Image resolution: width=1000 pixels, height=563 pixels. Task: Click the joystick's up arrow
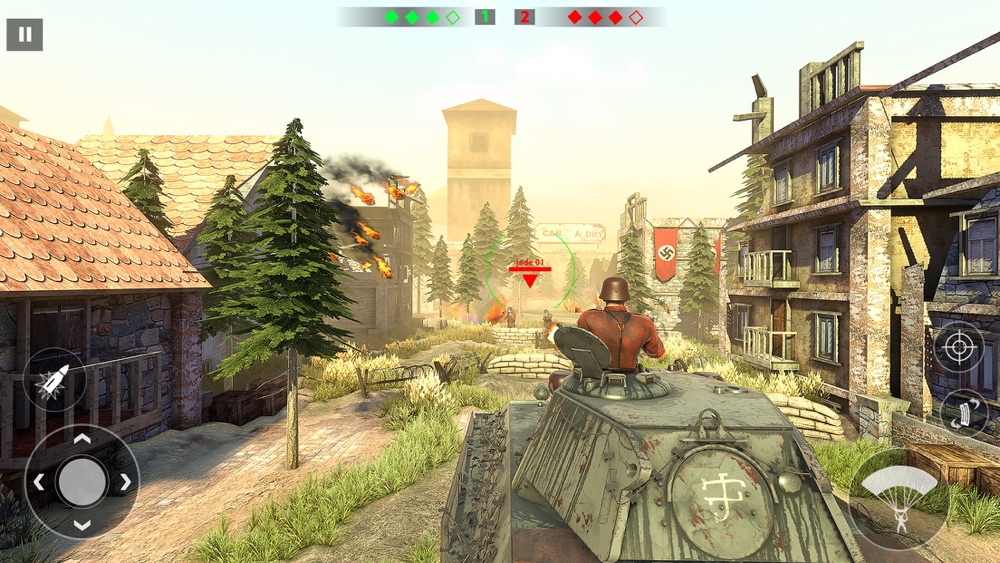coord(82,439)
